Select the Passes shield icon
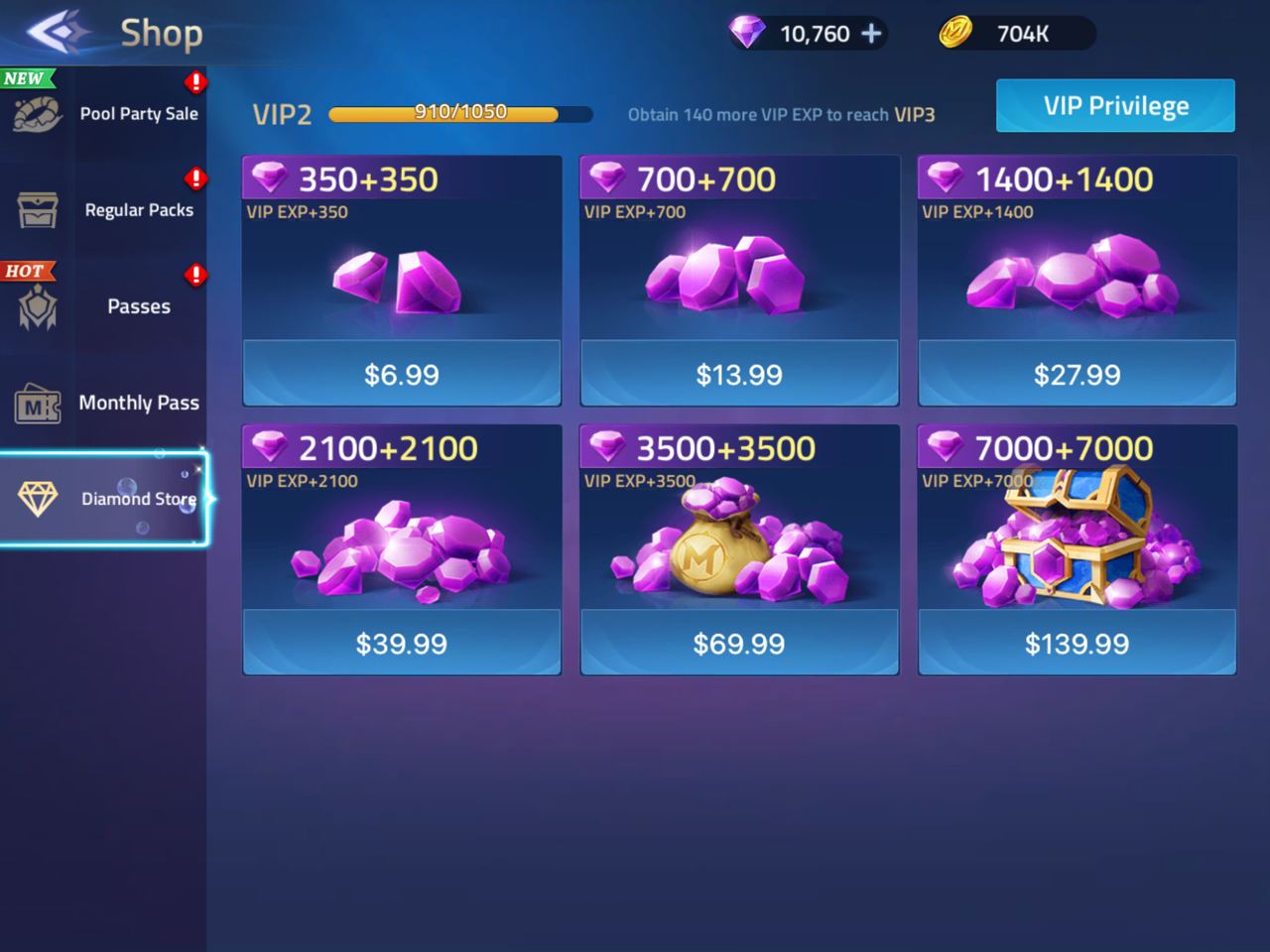Viewport: 1270px width, 952px height. [x=37, y=308]
